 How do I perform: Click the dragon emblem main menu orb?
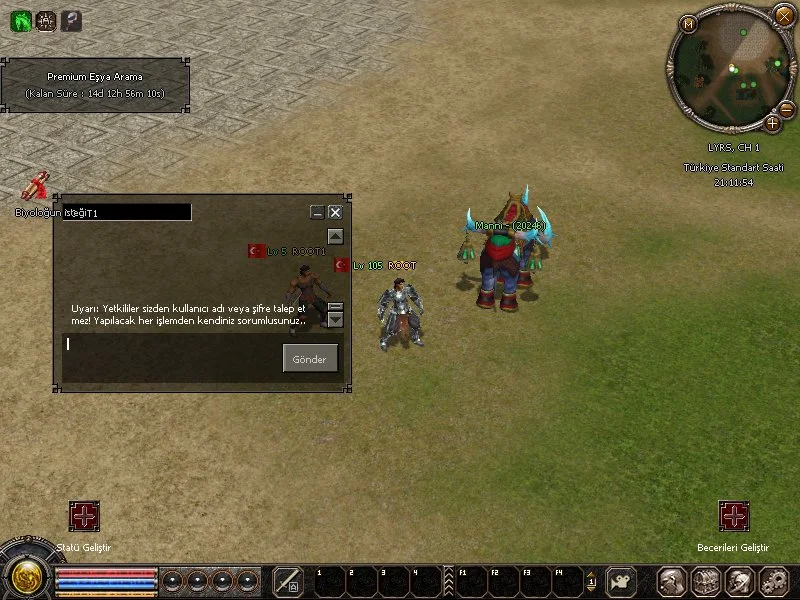(22, 576)
